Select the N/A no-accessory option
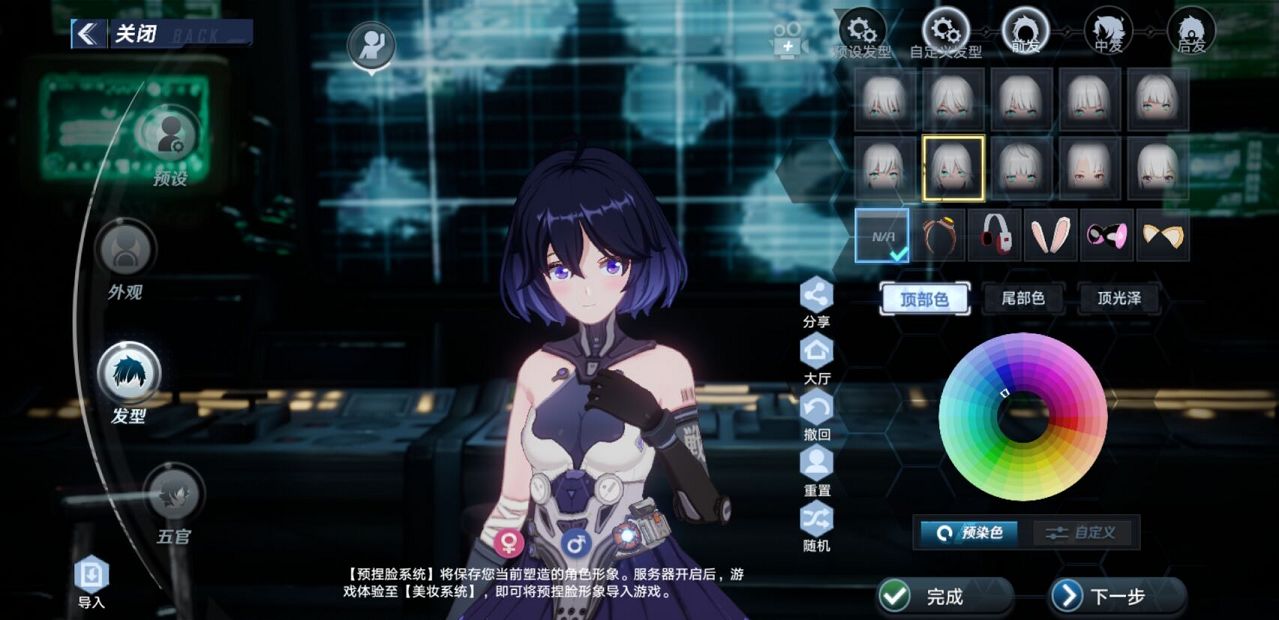This screenshot has height=620, width=1279. coord(882,236)
